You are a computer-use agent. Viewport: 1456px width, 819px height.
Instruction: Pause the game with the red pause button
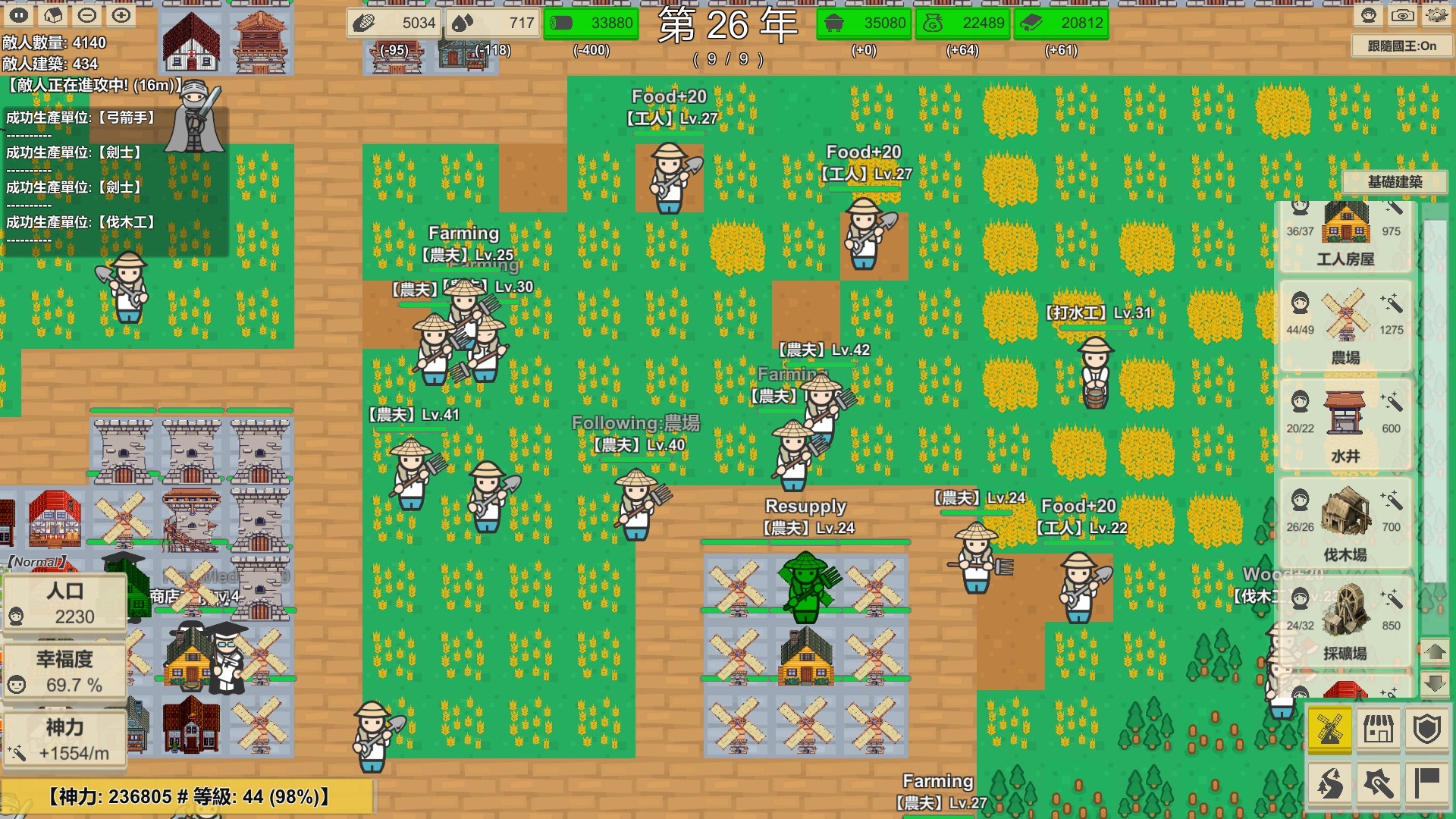tap(17, 14)
